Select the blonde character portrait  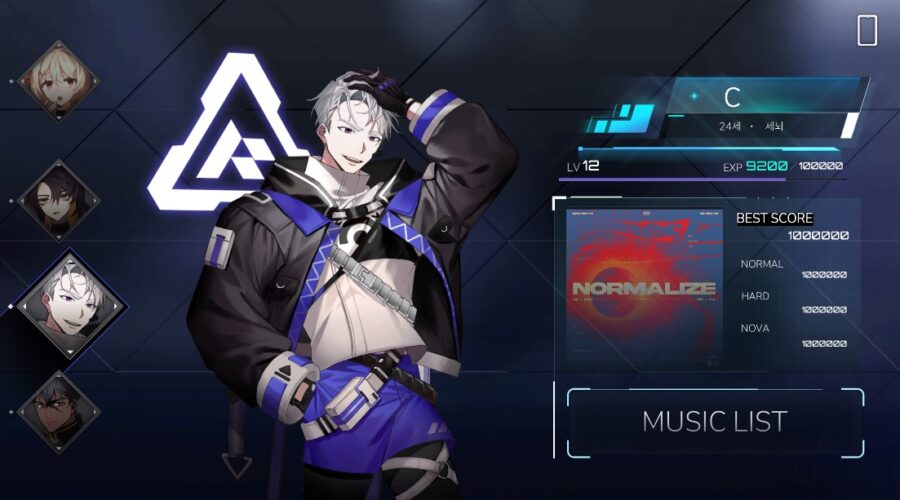click(x=58, y=80)
